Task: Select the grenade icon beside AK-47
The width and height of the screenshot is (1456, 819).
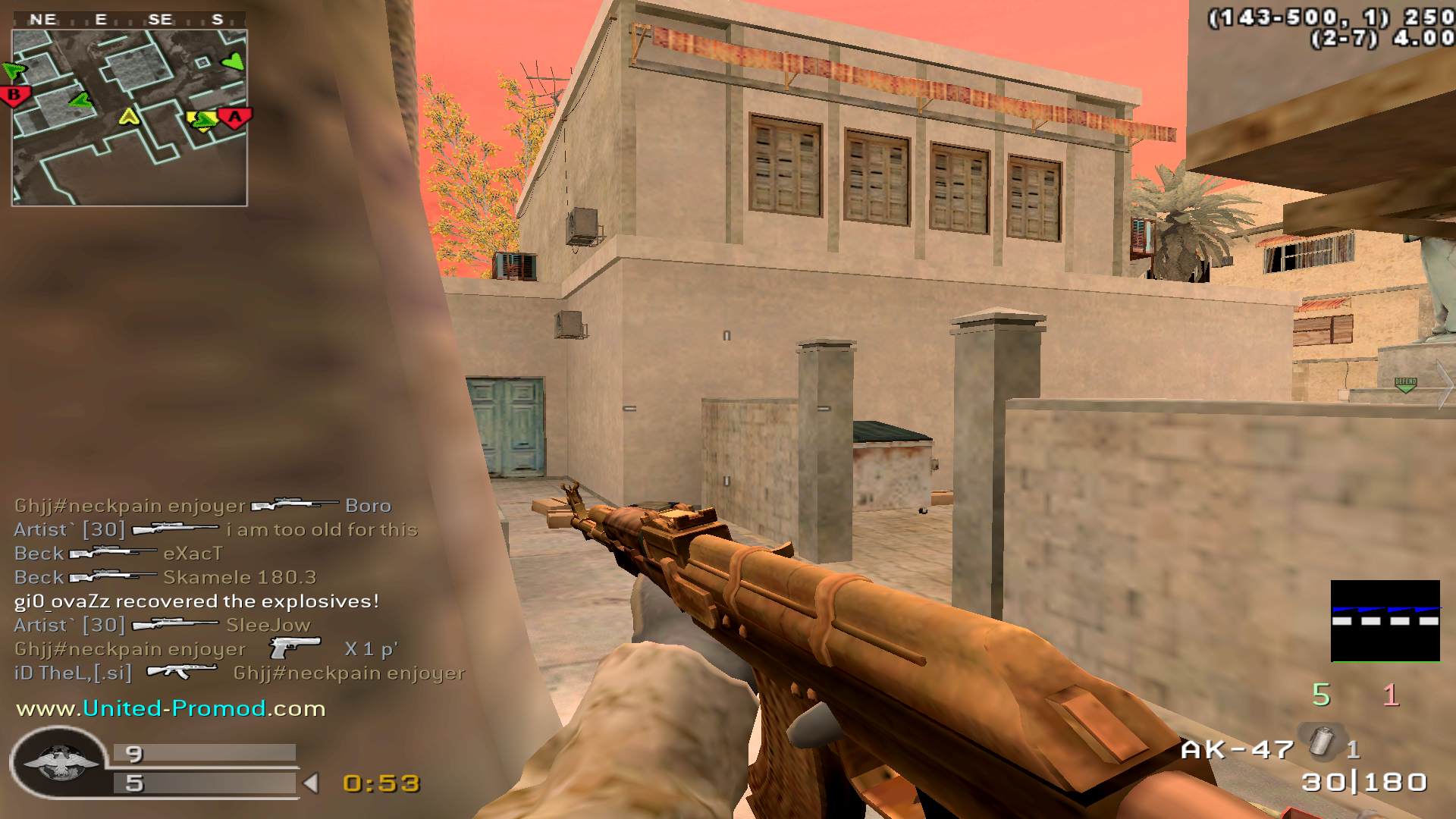Action: tap(1321, 742)
